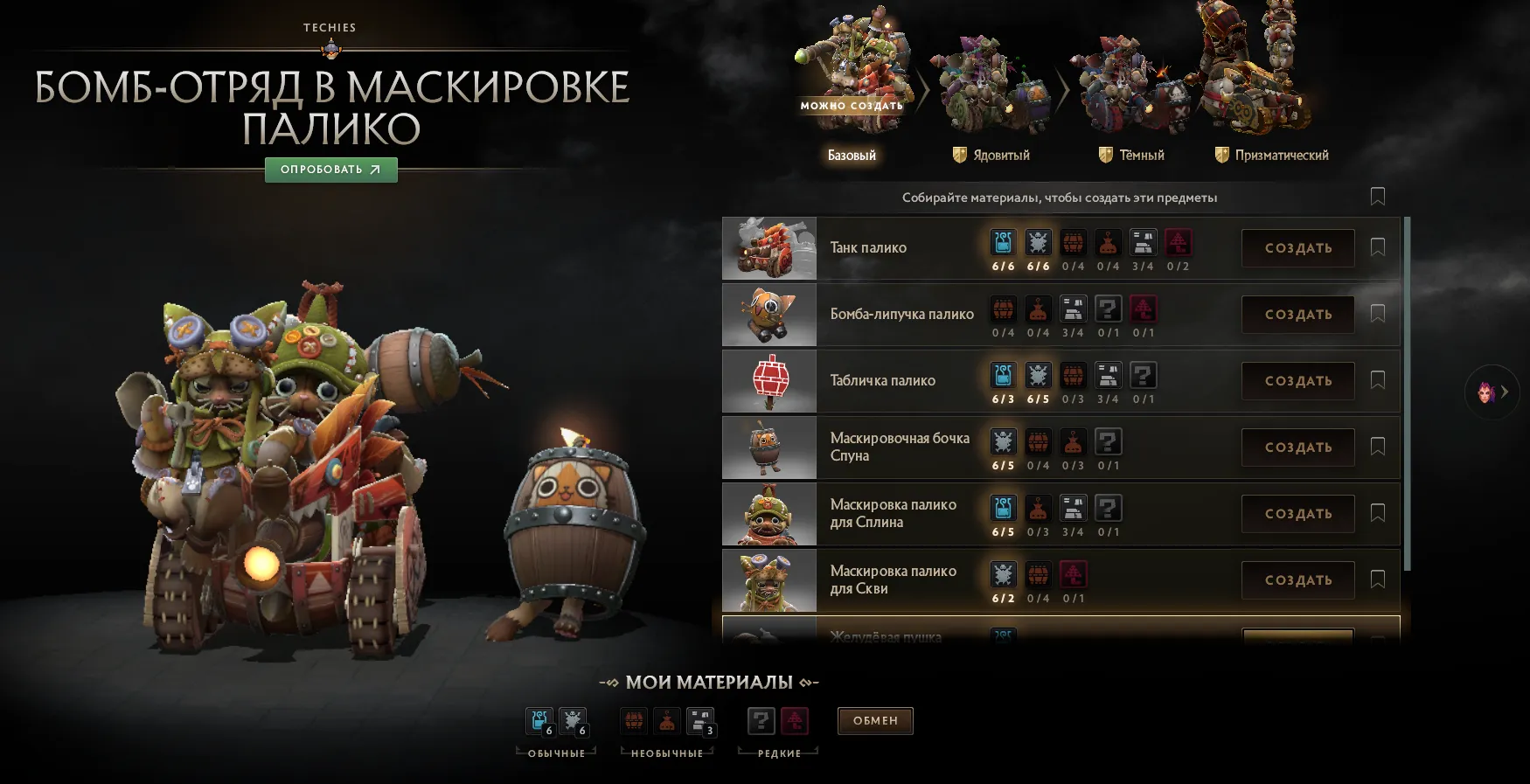
Task: Click the Обмен button
Action: pos(875,720)
